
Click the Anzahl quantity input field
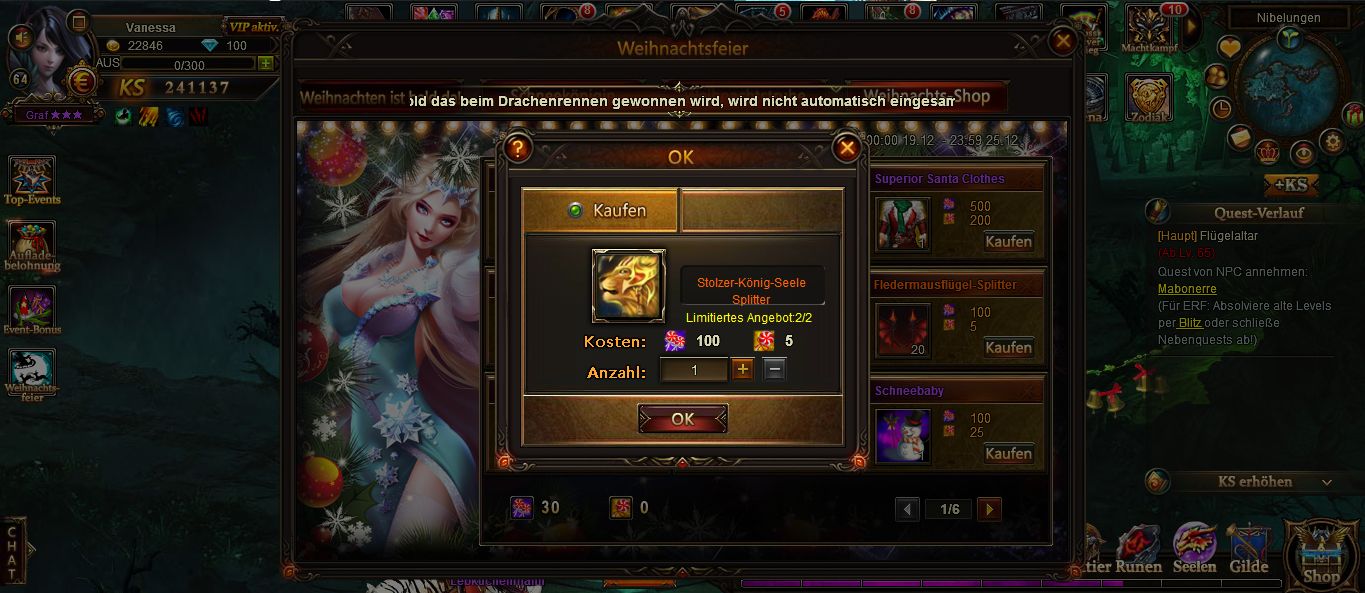point(694,370)
